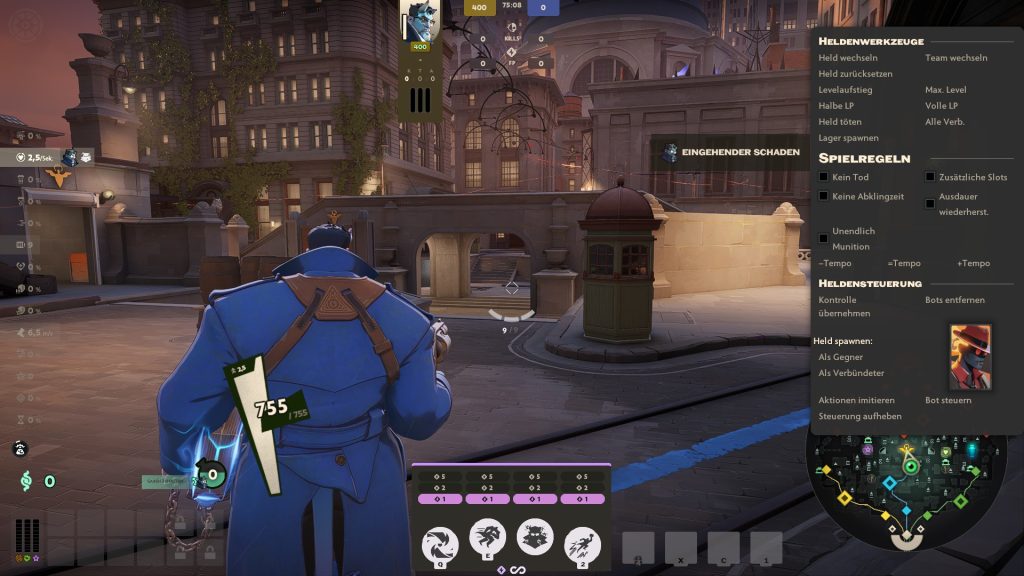
Task: Select Alle Verb. option
Action: [x=945, y=122]
